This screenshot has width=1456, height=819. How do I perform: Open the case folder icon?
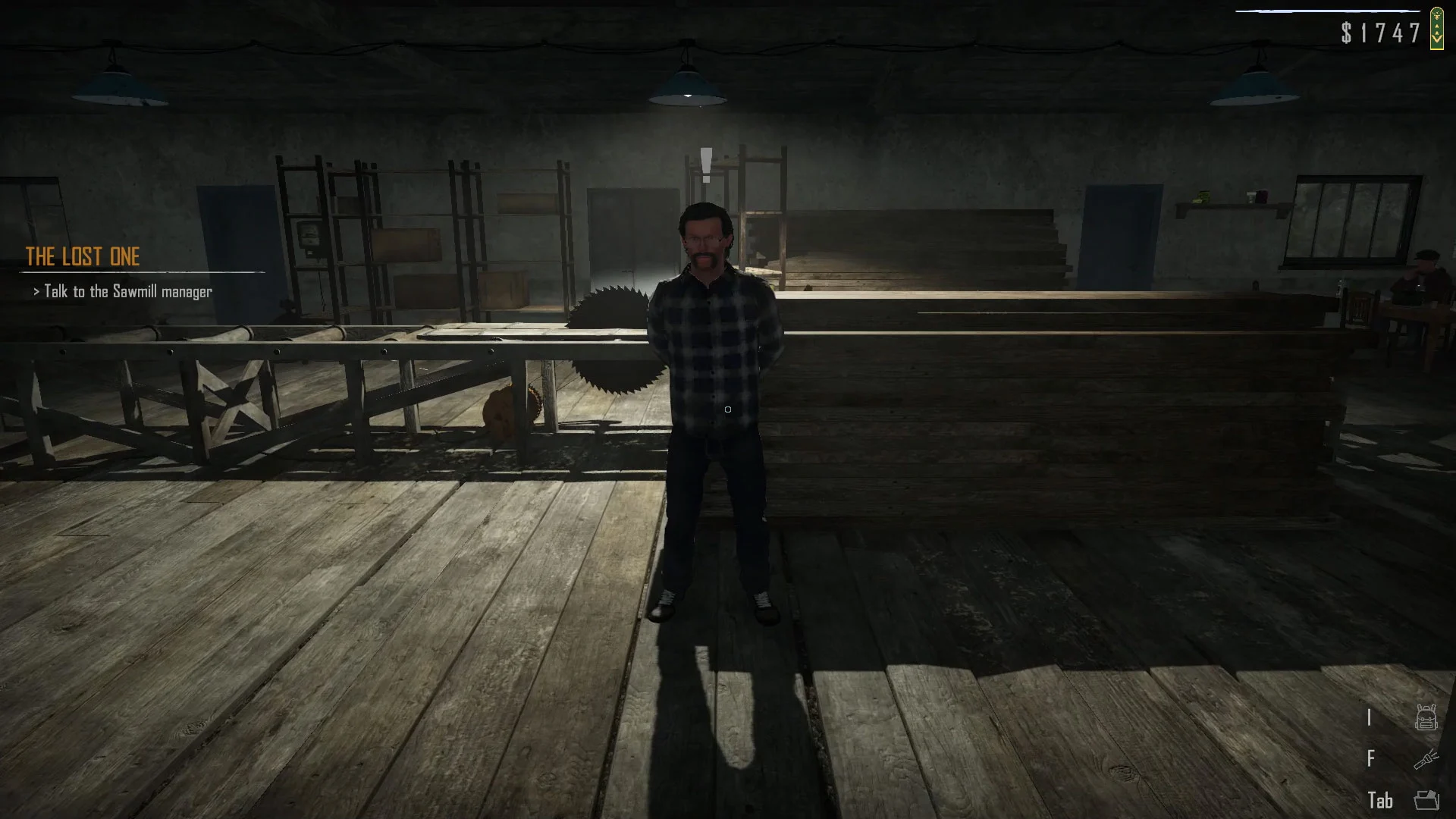pyautogui.click(x=1426, y=800)
